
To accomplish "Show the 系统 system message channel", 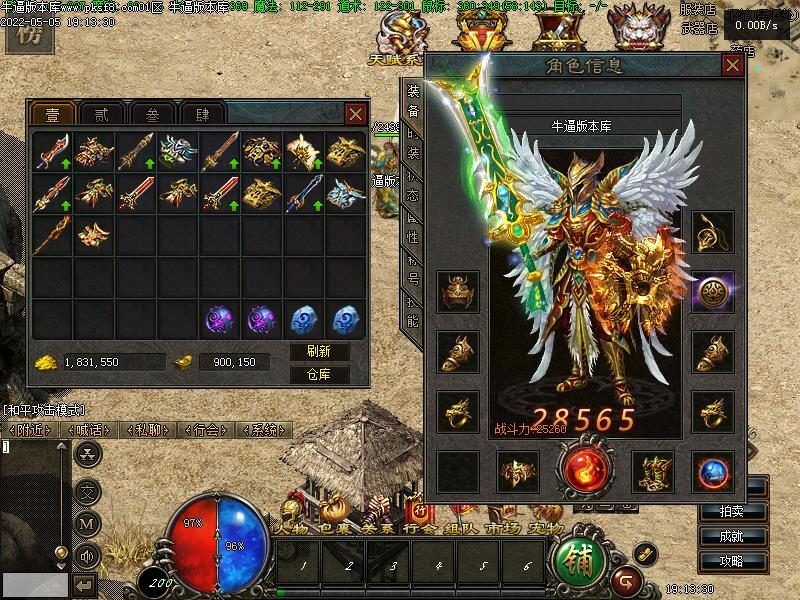I will [x=263, y=430].
